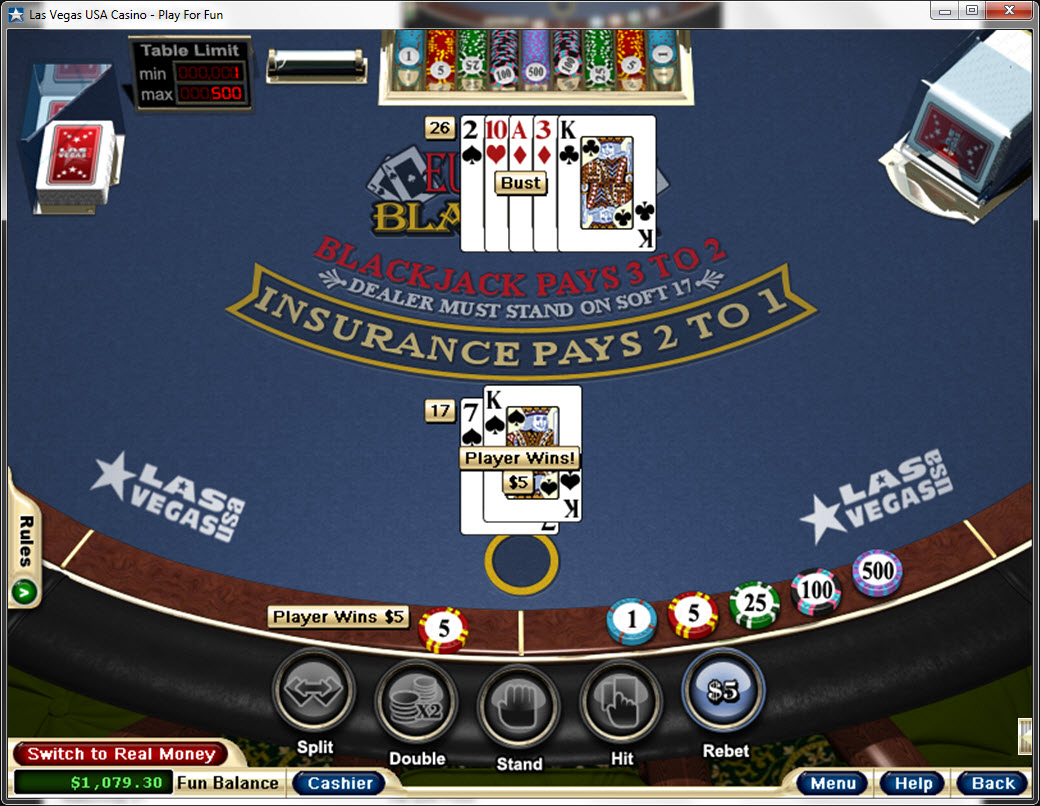This screenshot has height=806, width=1040.
Task: Select the Hit action button
Action: point(621,699)
